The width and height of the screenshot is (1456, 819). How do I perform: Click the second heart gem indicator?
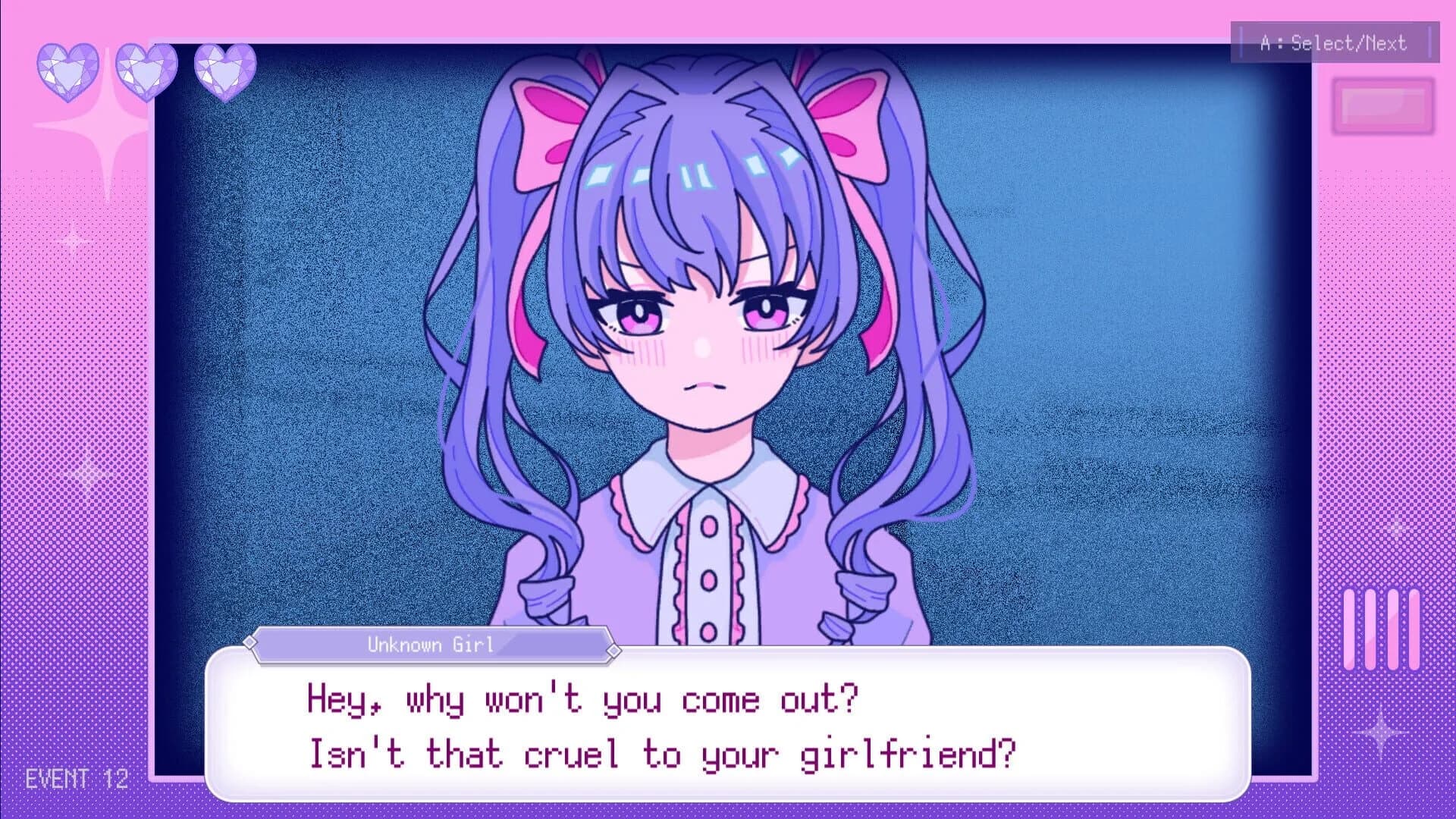tap(144, 72)
